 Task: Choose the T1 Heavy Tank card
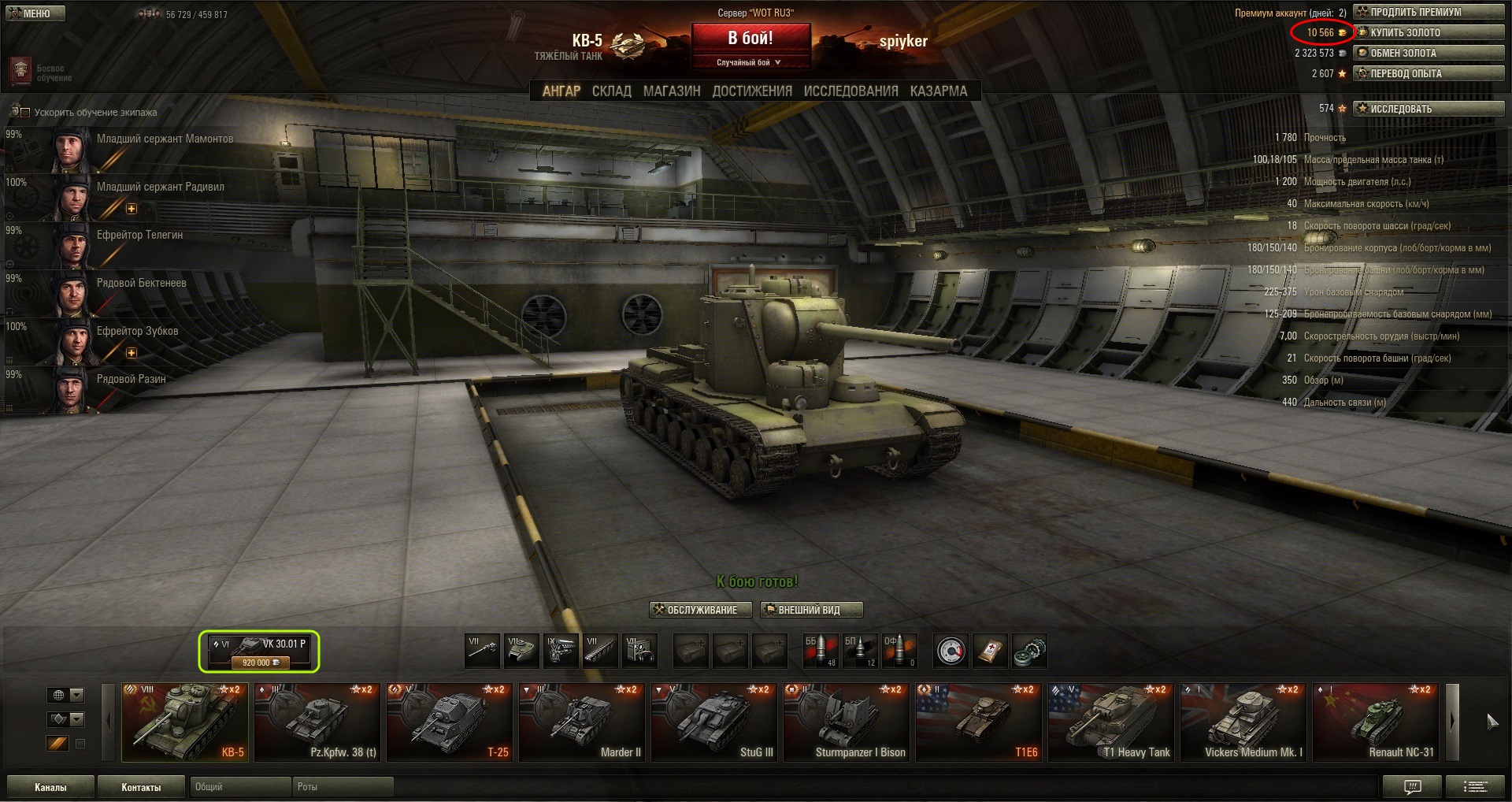tap(1110, 722)
